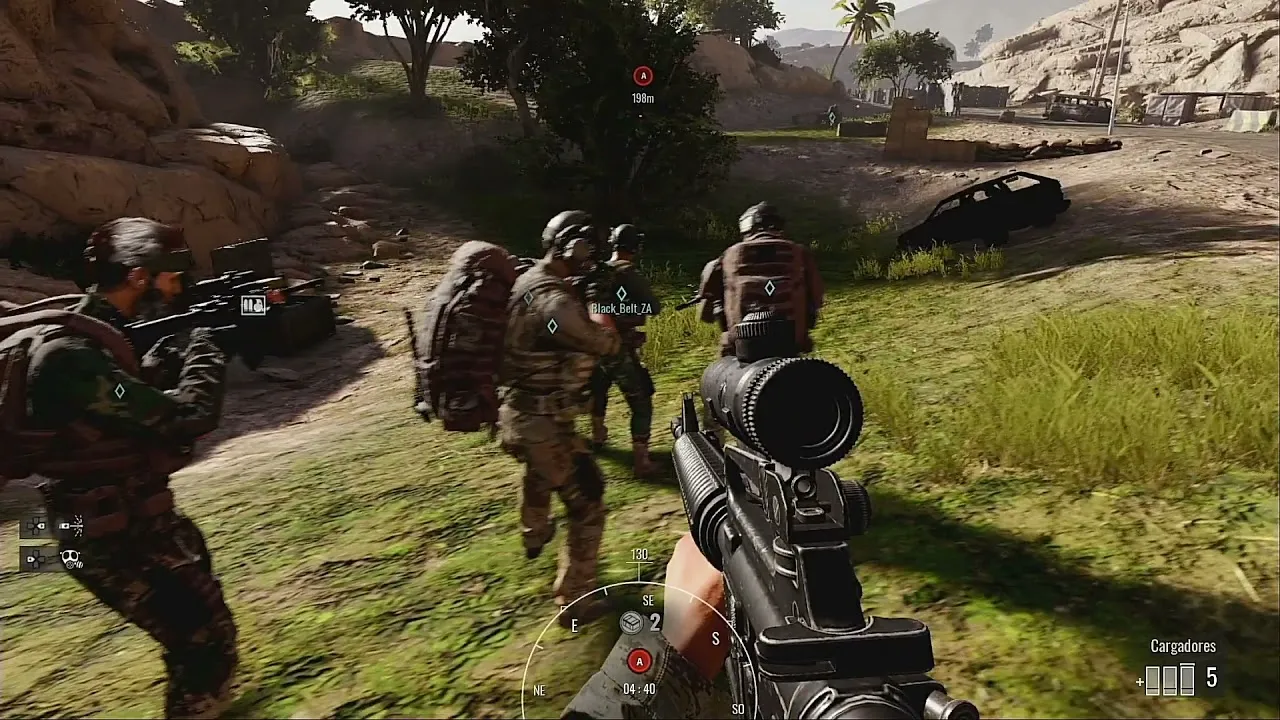
Task: Select the SE heading label on the compass
Action: coord(647,600)
